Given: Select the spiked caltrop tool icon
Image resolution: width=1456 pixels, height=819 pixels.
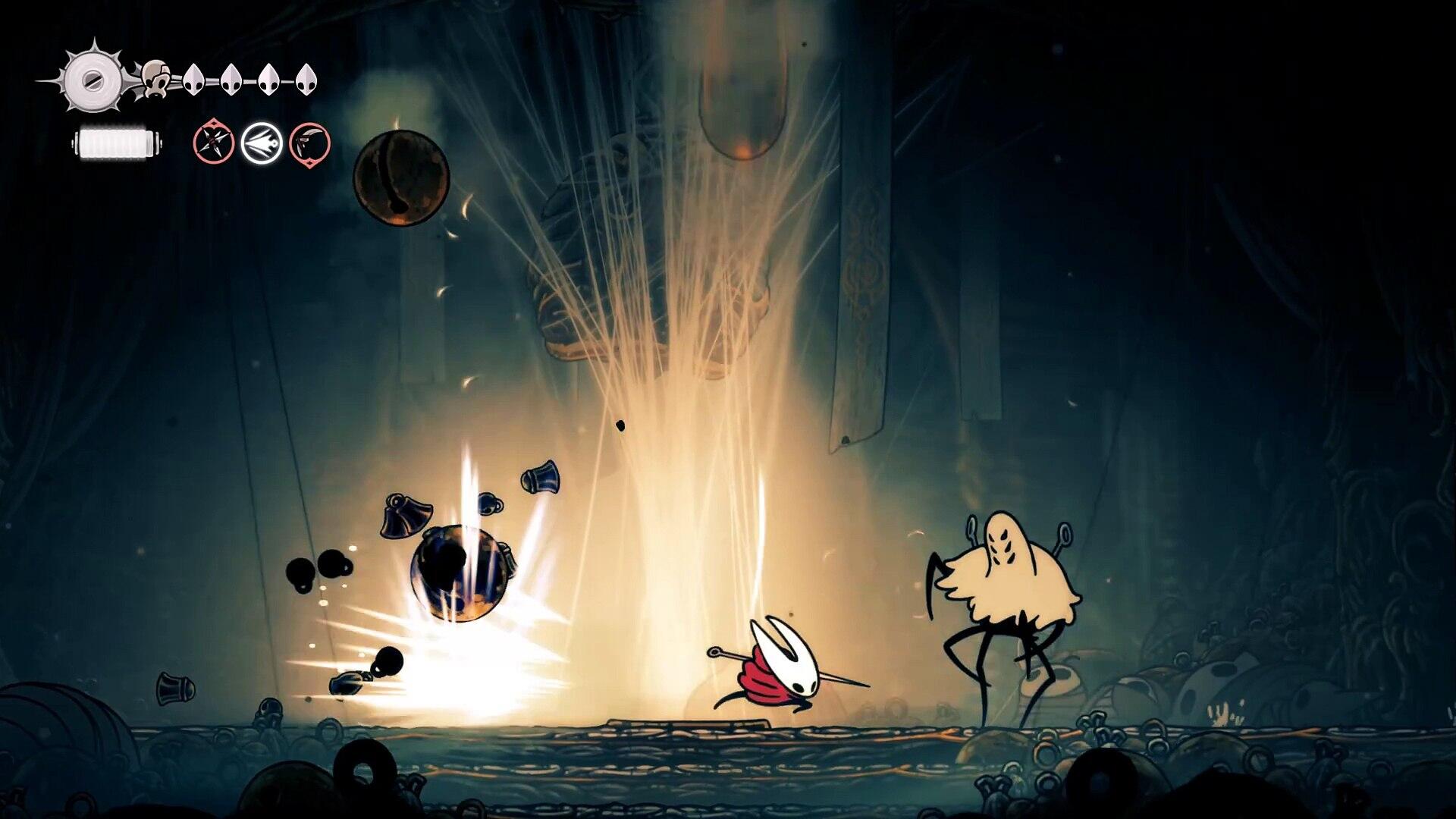Looking at the screenshot, I should 213,142.
